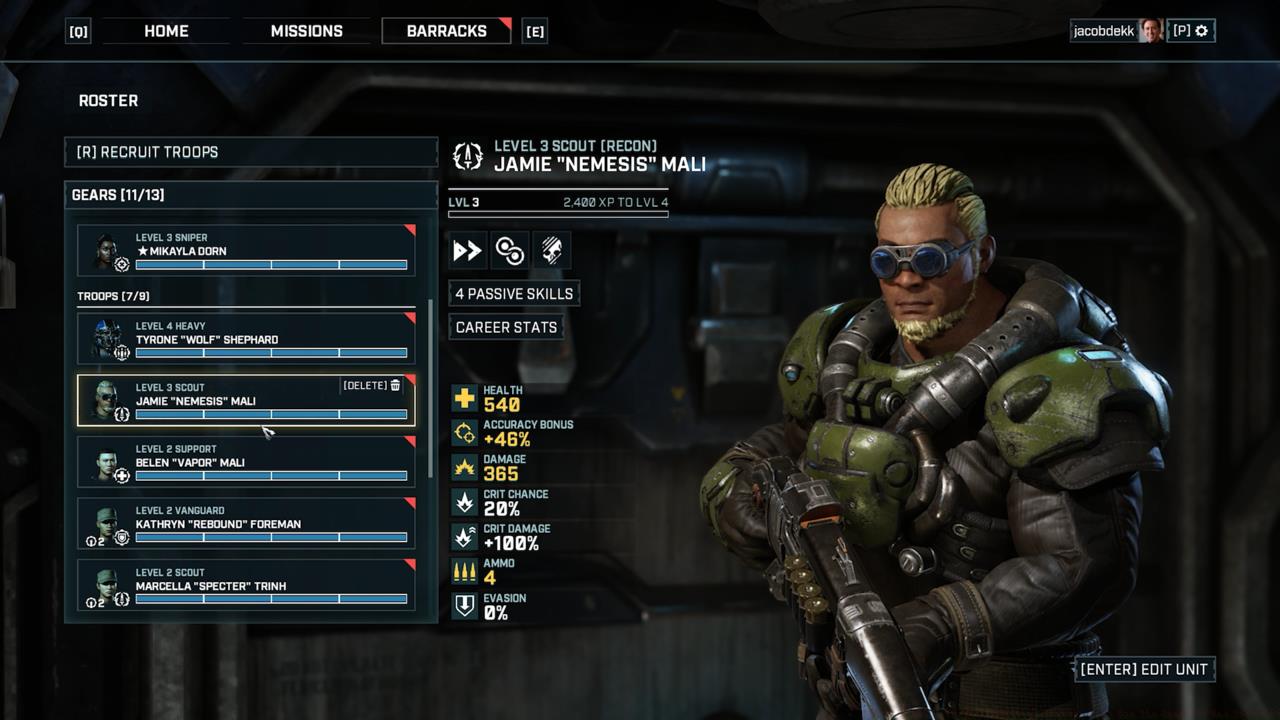The image size is (1280, 720).
Task: Inspect the skull skill icon
Action: pyautogui.click(x=551, y=251)
